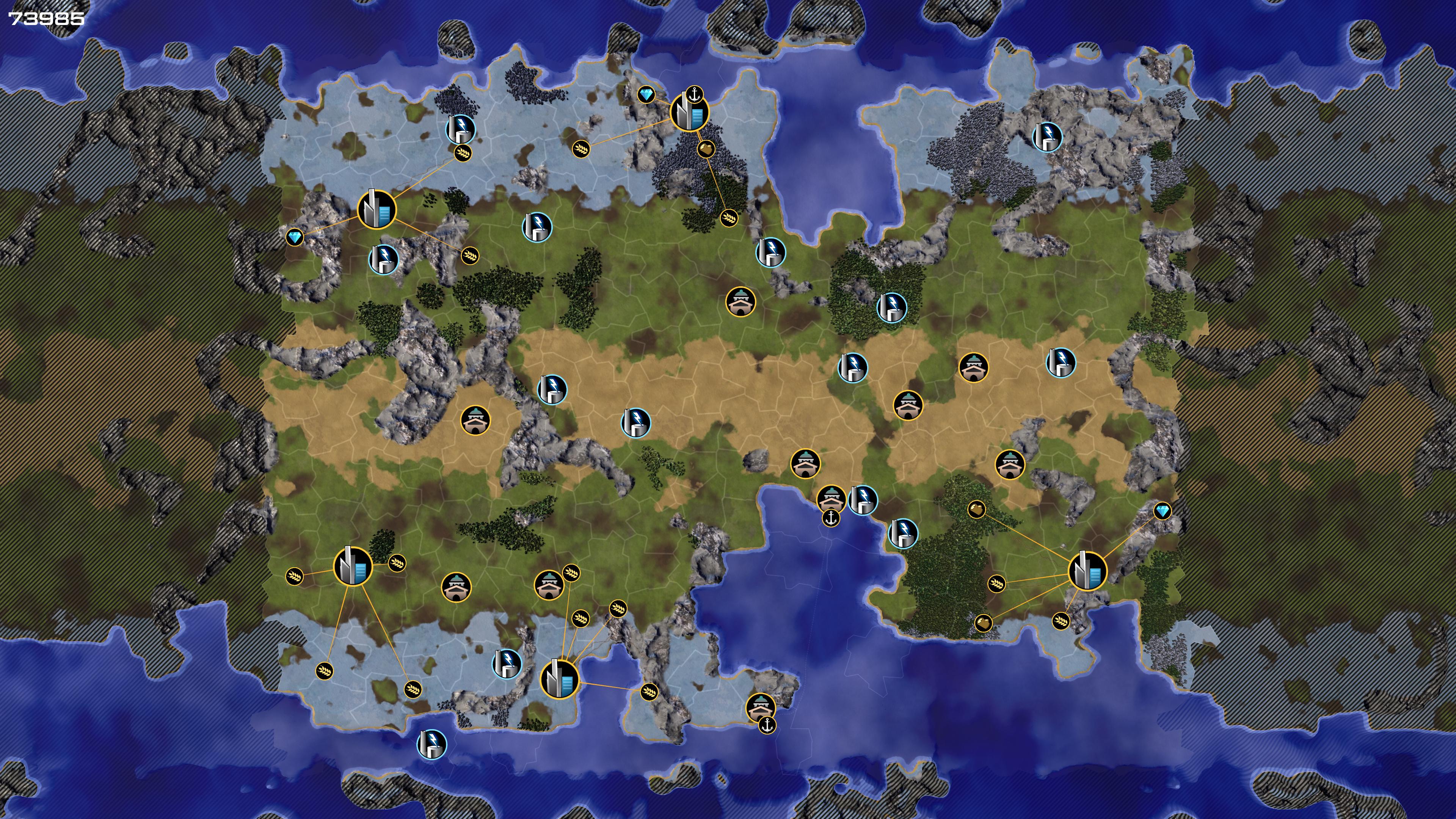
Task: Select the town marker overlapping a power plant icon
Action: coord(831,499)
